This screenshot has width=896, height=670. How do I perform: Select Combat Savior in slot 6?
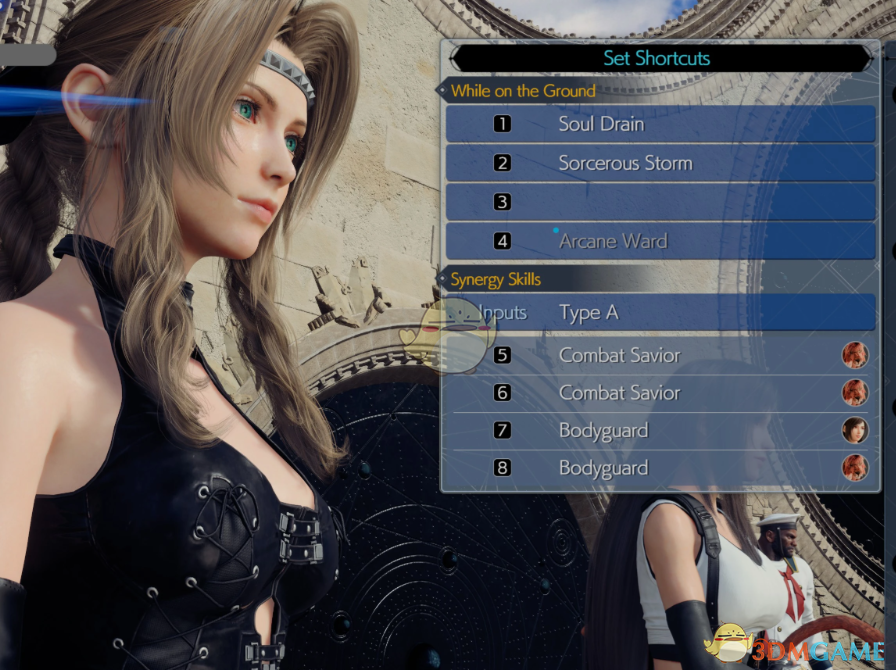(660, 393)
